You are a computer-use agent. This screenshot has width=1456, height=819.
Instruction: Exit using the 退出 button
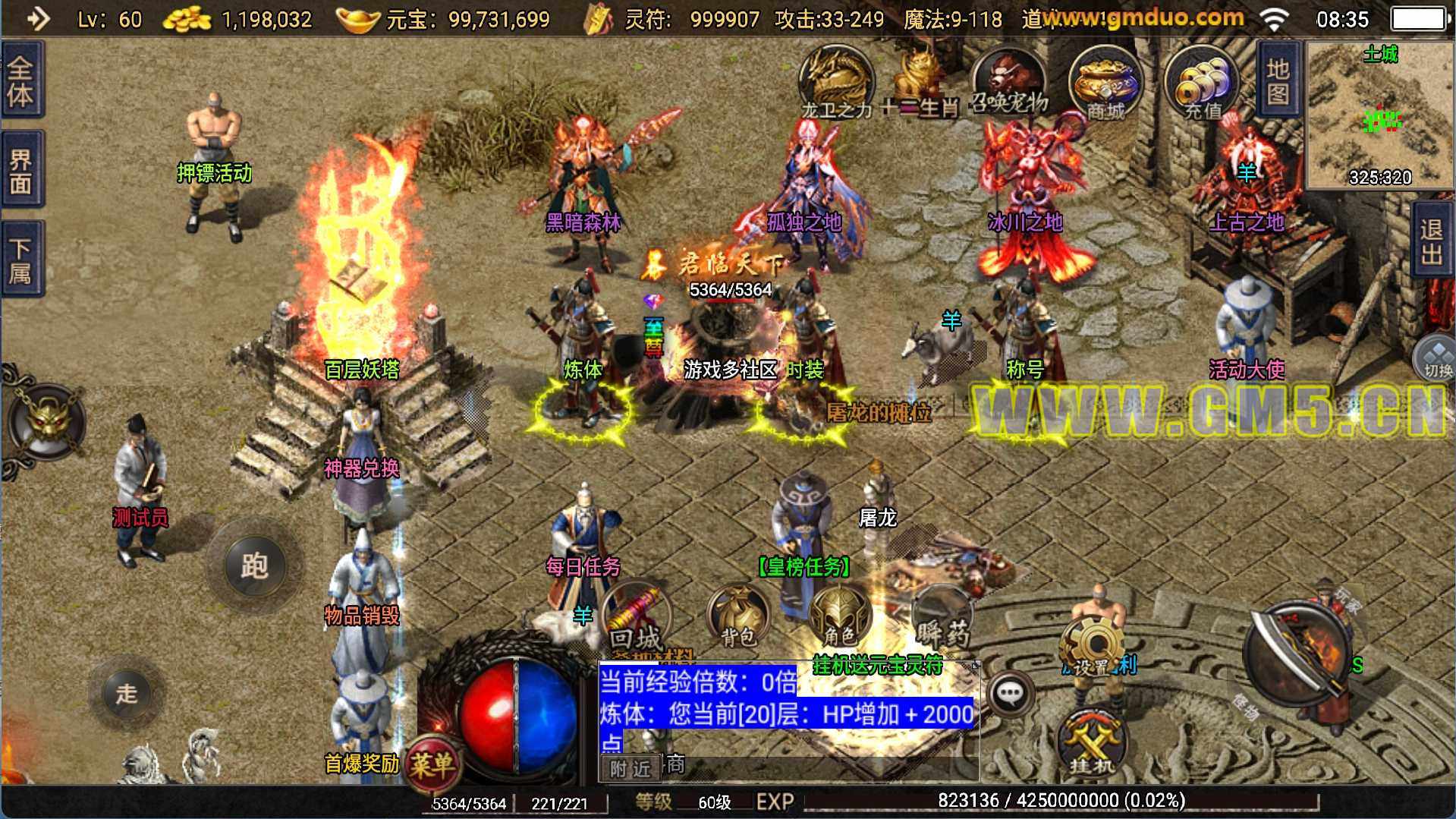(x=1432, y=241)
